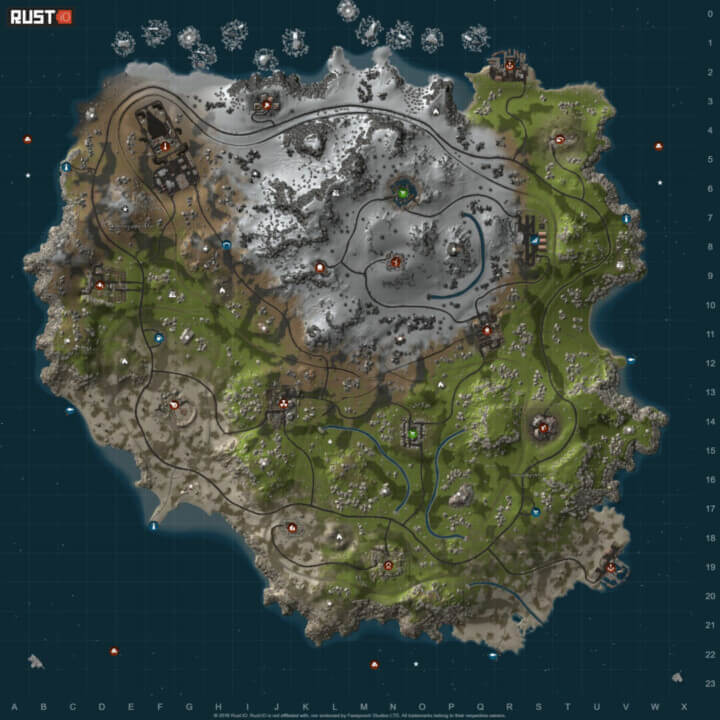Open the red ocean marker south of the island
Image resolution: width=720 pixels, height=720 pixels.
(374, 664)
